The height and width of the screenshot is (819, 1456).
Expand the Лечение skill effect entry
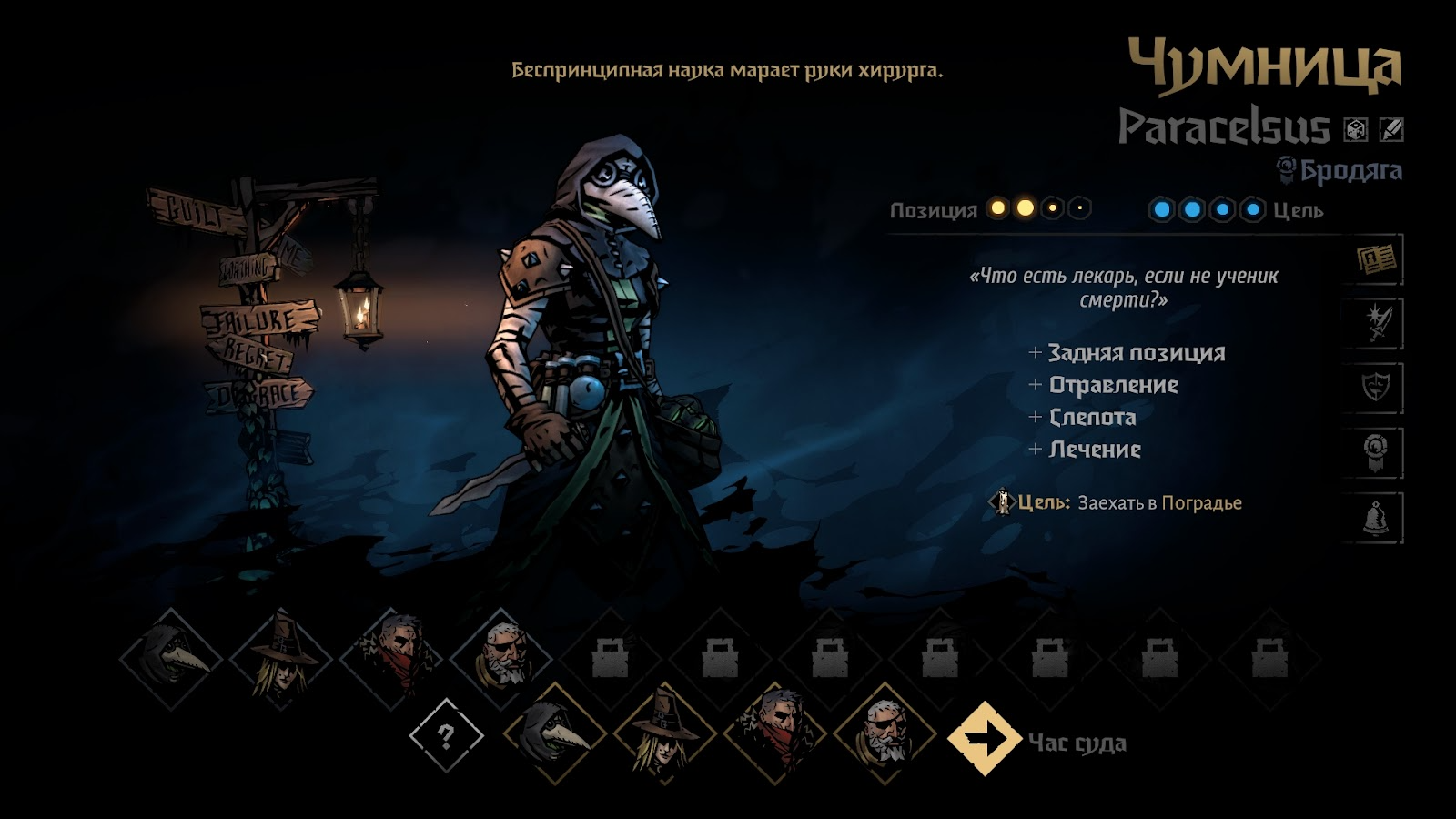(1094, 449)
